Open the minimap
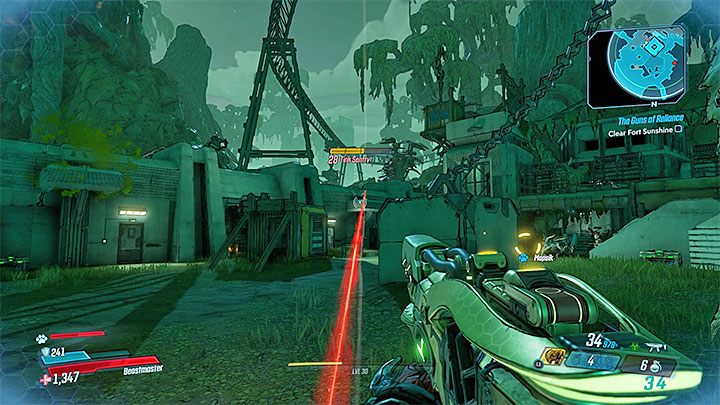Viewport: 720px width, 405px height. tap(636, 67)
